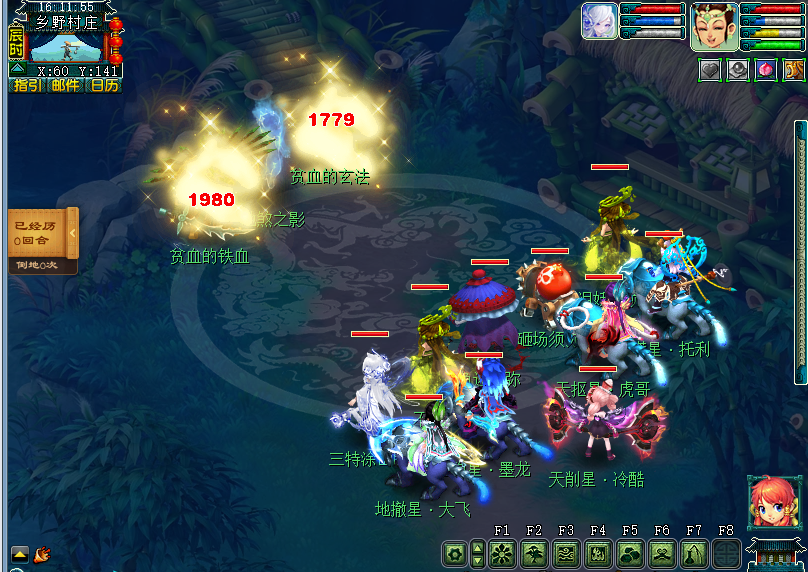Collapse the round counter scroll panel

tap(72, 236)
